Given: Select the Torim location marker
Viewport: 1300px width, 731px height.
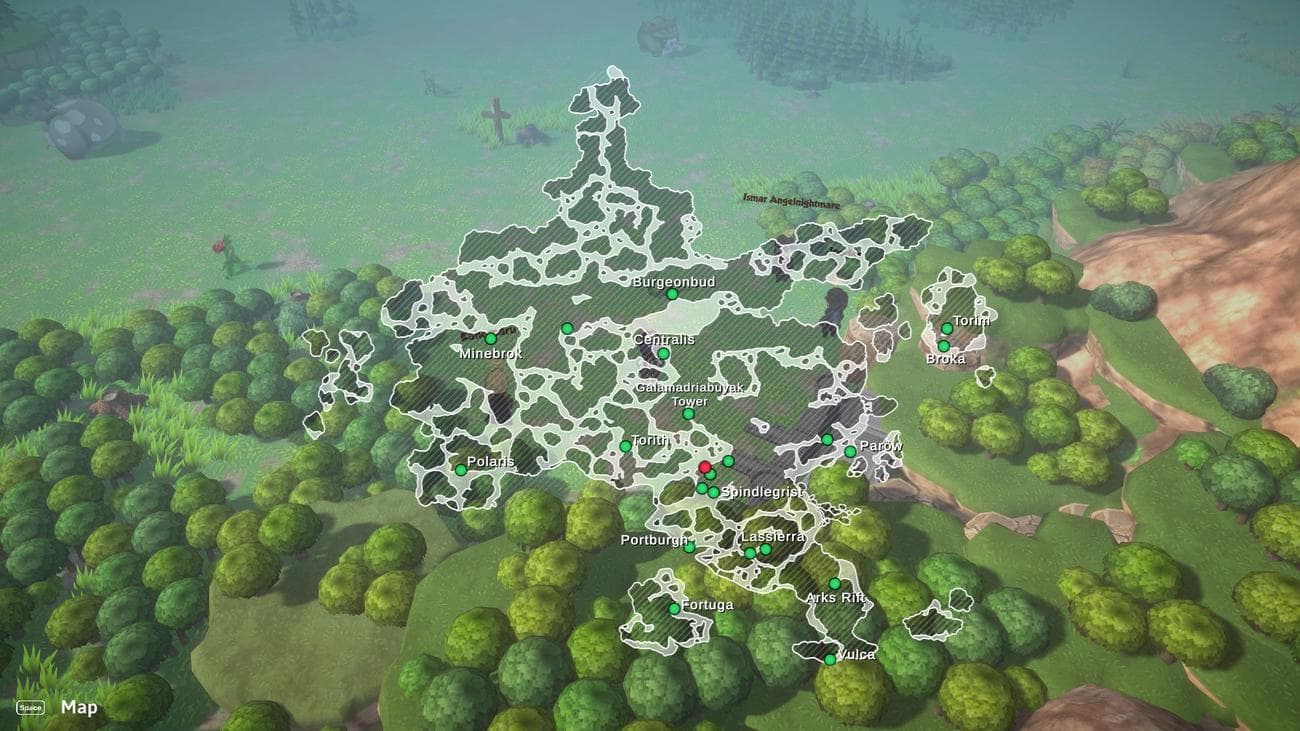Looking at the screenshot, I should pos(946,329).
